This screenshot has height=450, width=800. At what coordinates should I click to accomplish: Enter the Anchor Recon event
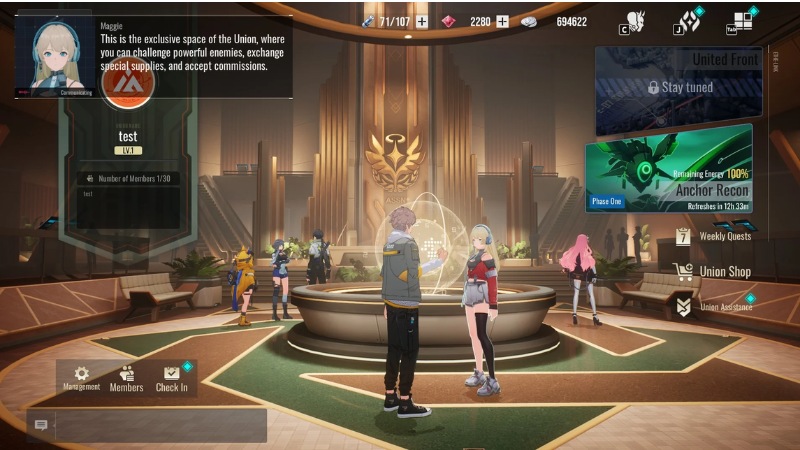pos(668,168)
